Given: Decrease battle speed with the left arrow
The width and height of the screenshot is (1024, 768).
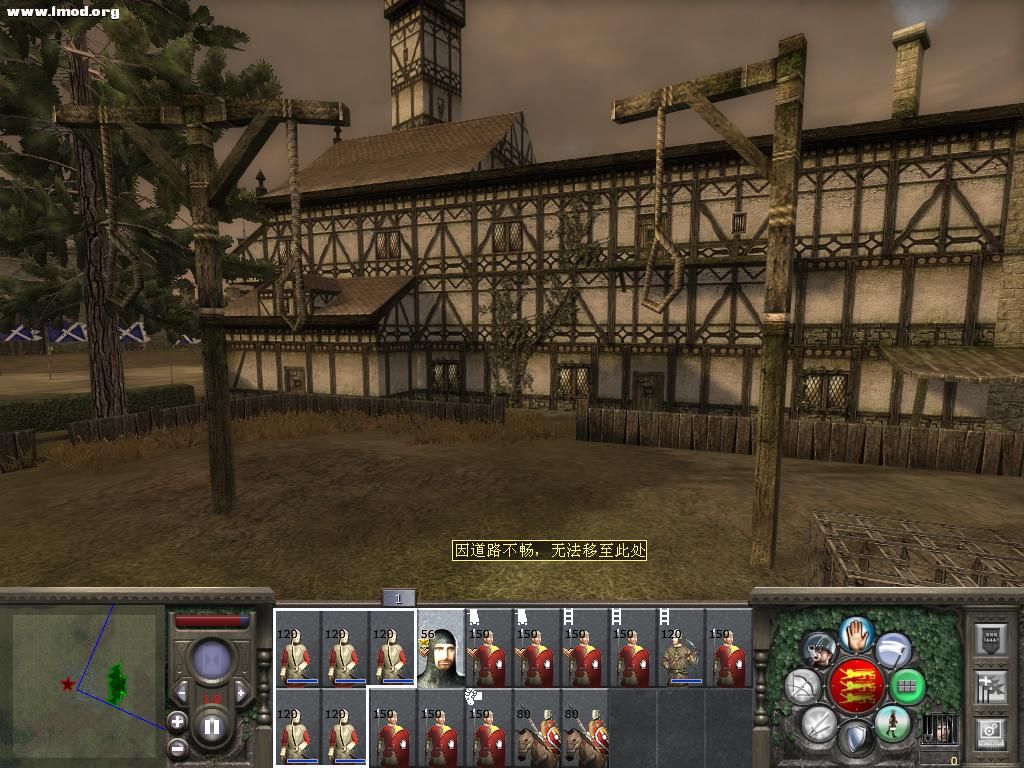Looking at the screenshot, I should [182, 693].
